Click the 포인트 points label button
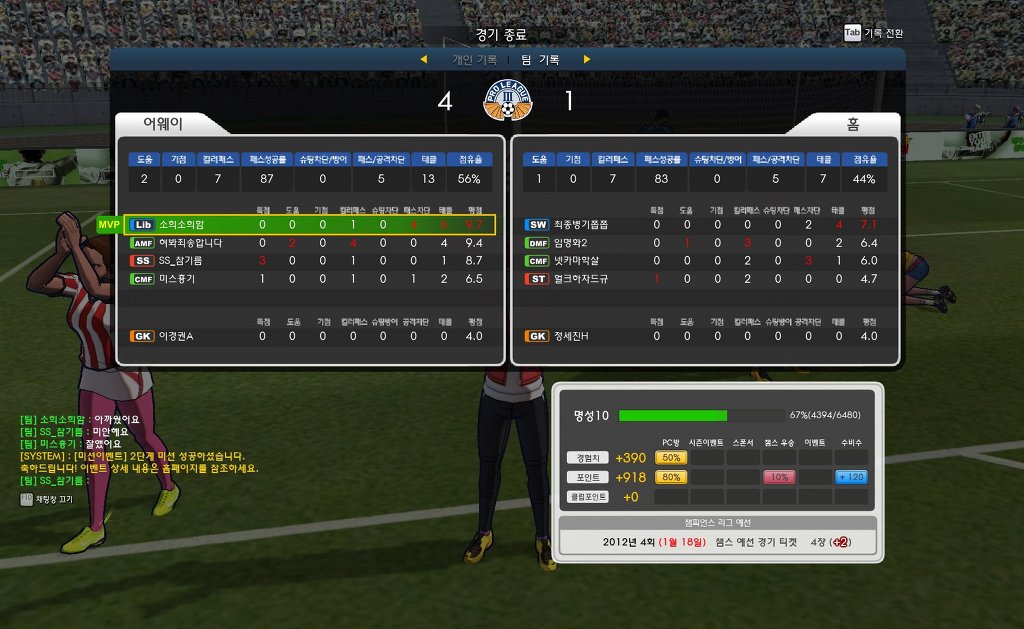Screen dimensions: 1024x629 pos(586,477)
